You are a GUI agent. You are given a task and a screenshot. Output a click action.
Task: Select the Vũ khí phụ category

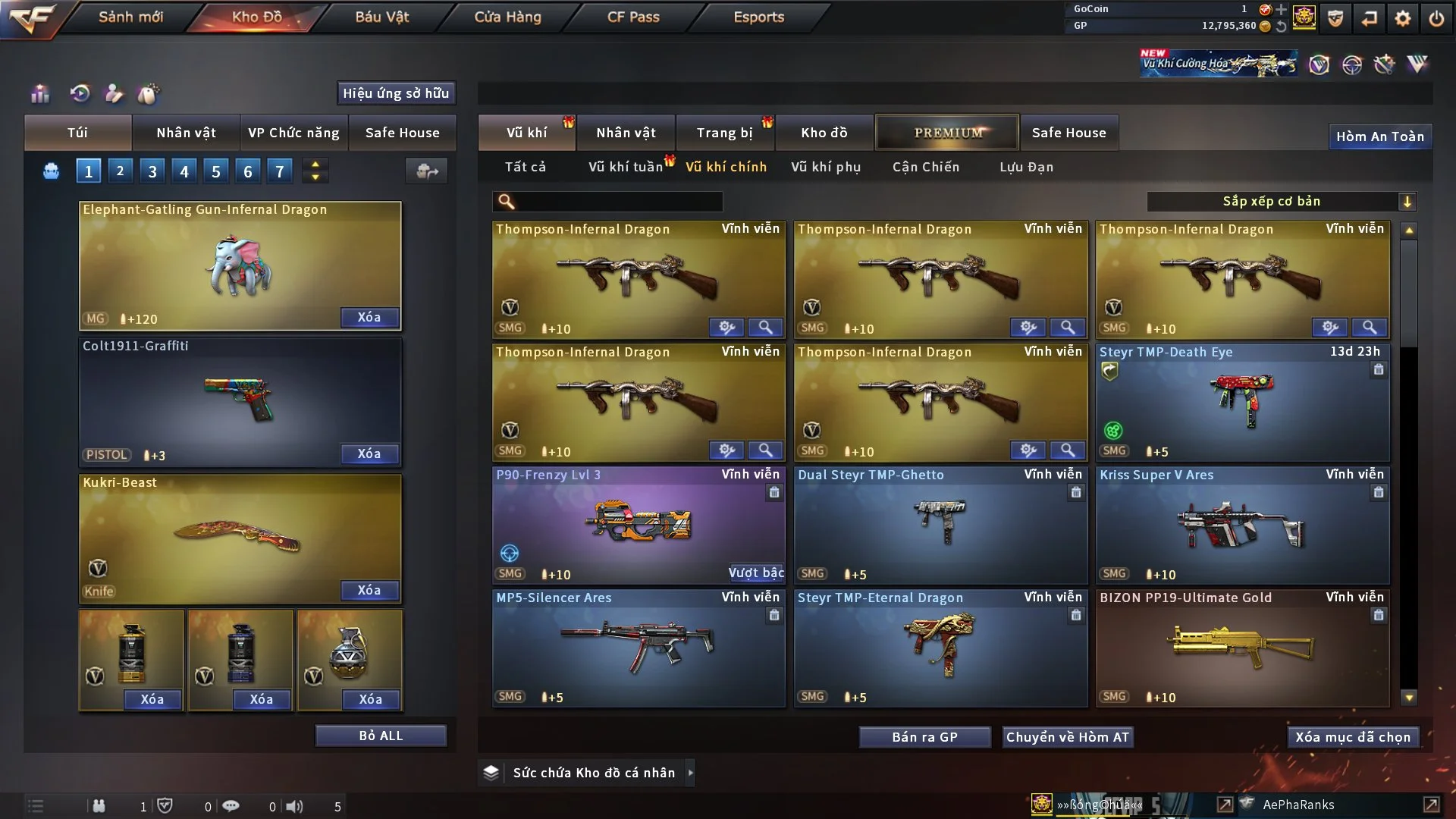tap(825, 167)
